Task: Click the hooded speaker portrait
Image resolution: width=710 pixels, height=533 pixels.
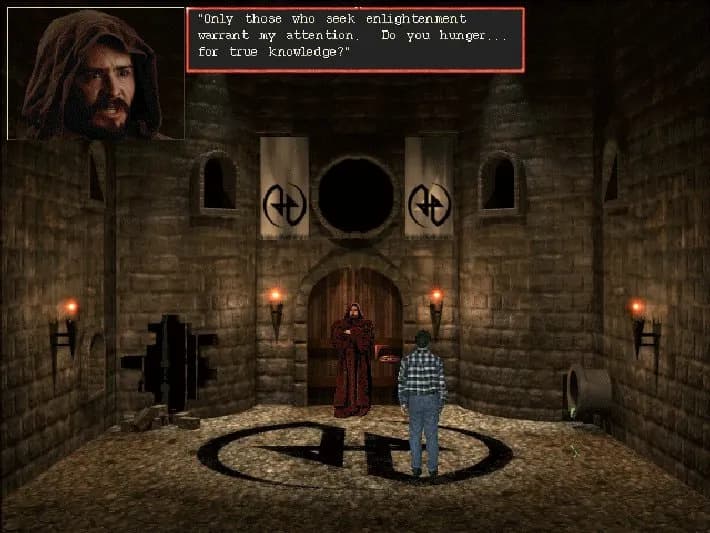Action: [95, 73]
